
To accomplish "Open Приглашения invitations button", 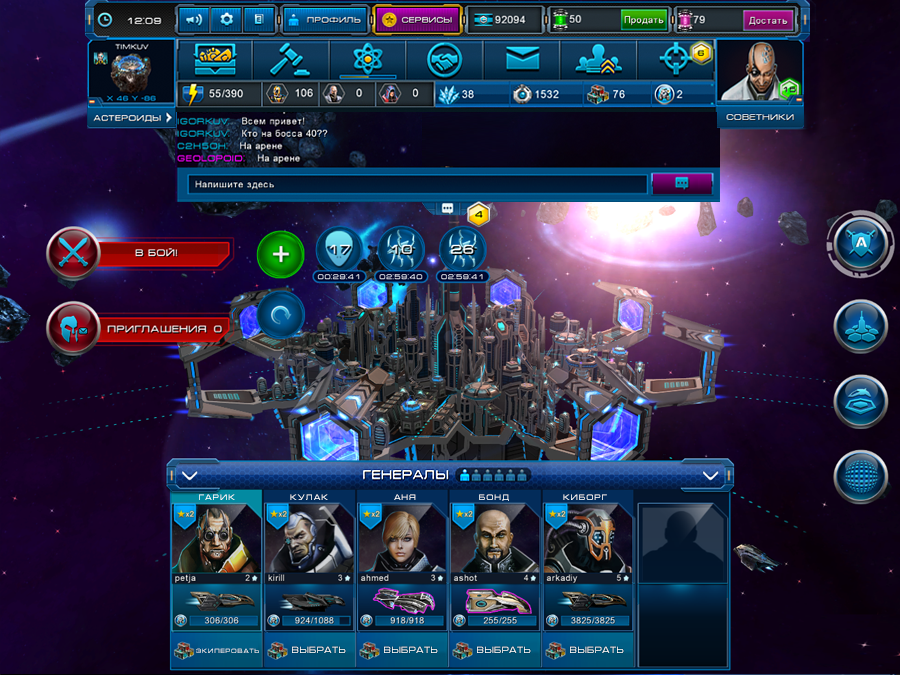I will (x=138, y=327).
